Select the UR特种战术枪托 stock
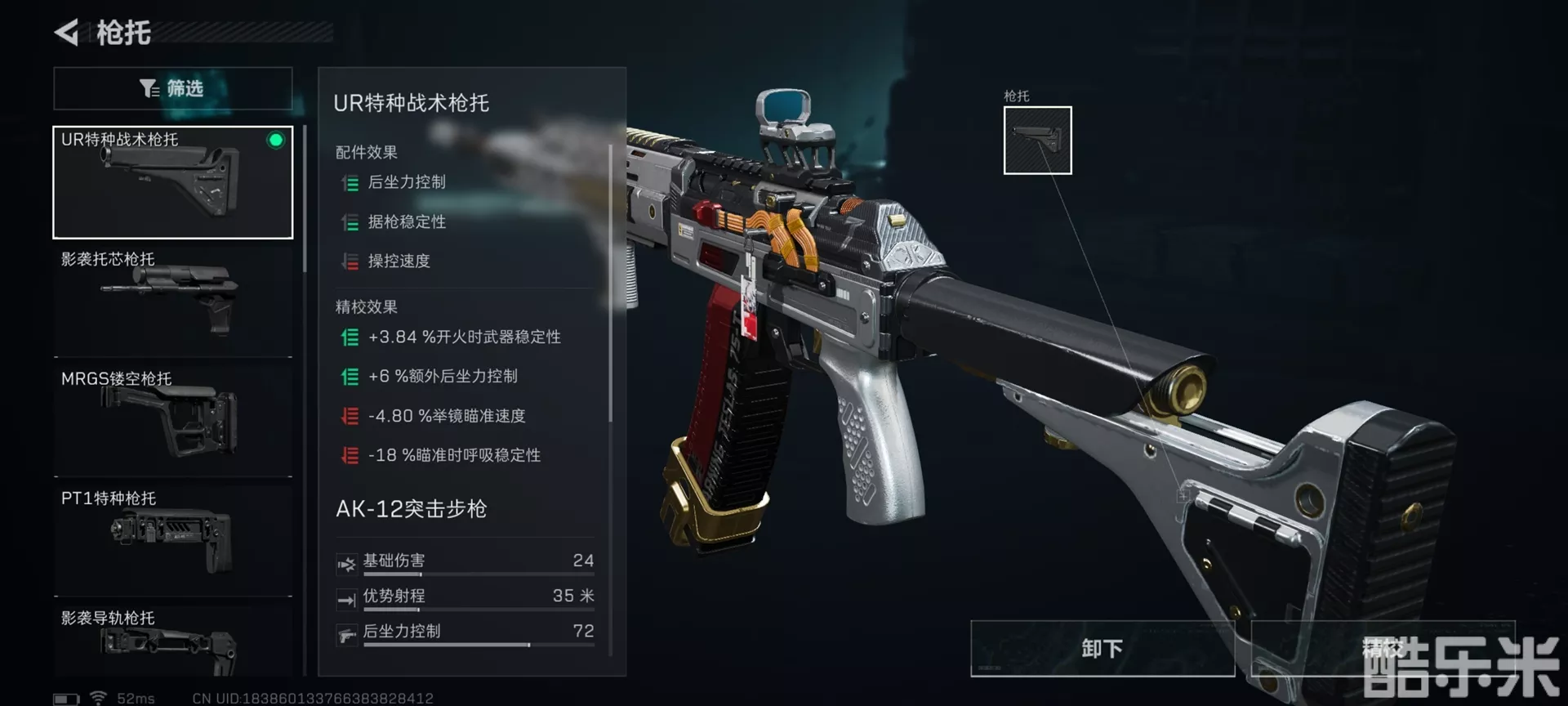The width and height of the screenshot is (1568, 706). (172, 182)
